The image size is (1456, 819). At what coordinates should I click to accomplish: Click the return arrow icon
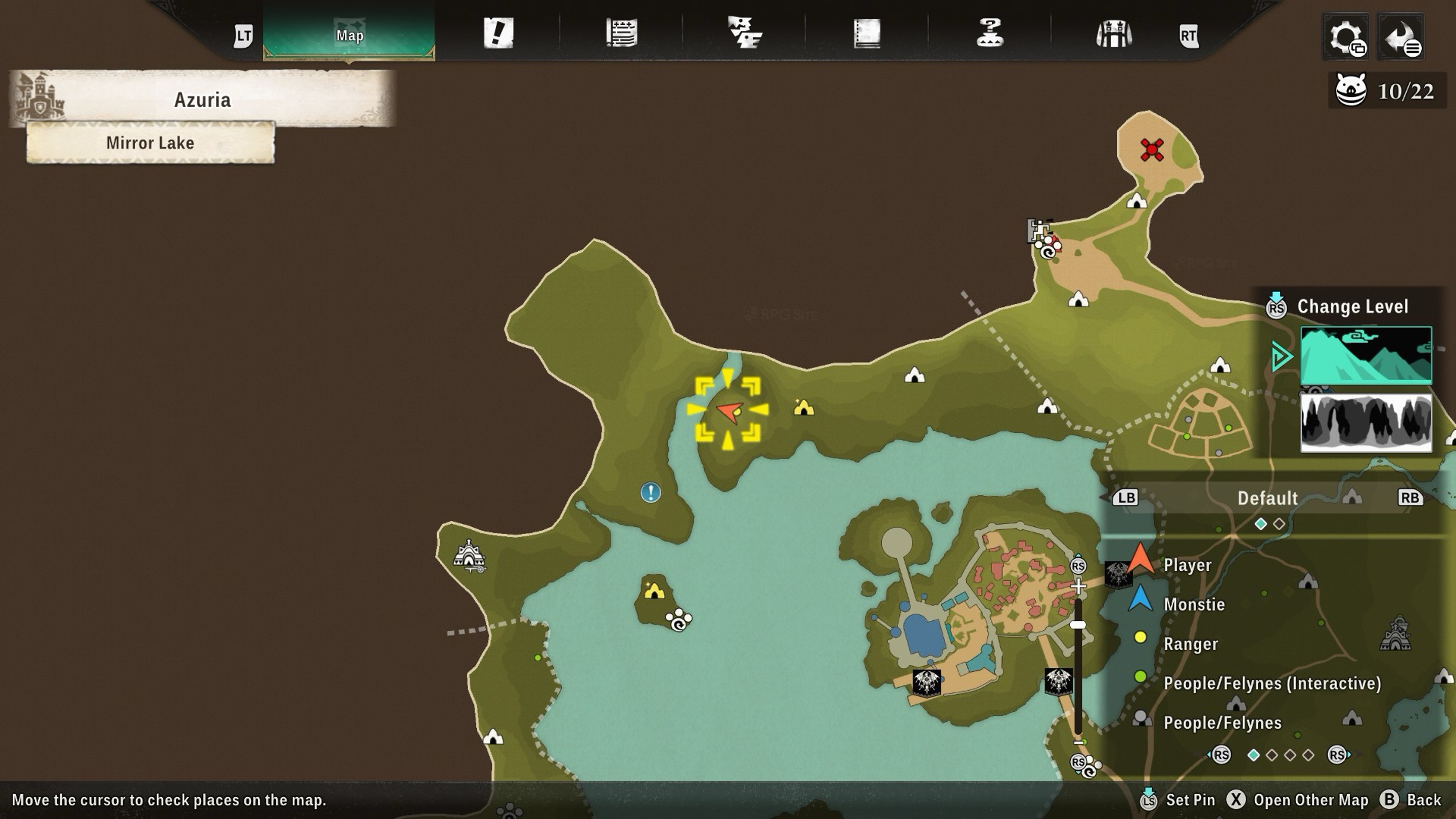1401,37
